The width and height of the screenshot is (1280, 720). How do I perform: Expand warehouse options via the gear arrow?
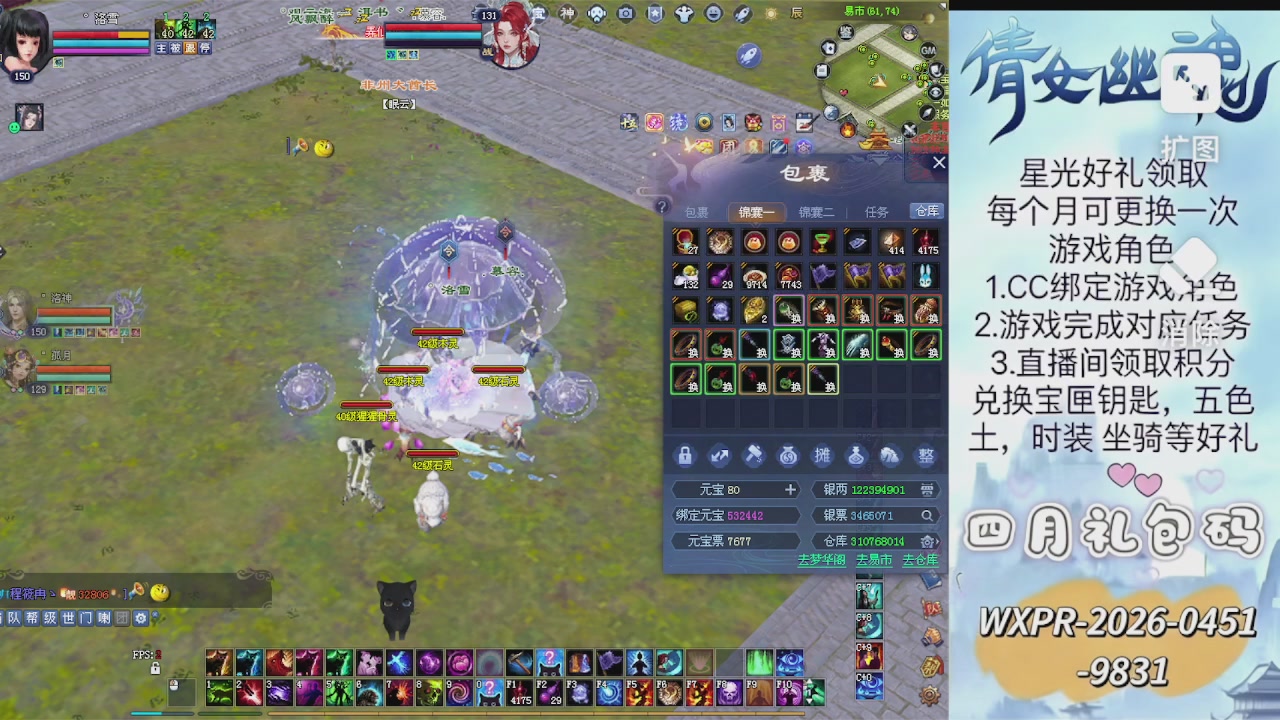coord(930,541)
